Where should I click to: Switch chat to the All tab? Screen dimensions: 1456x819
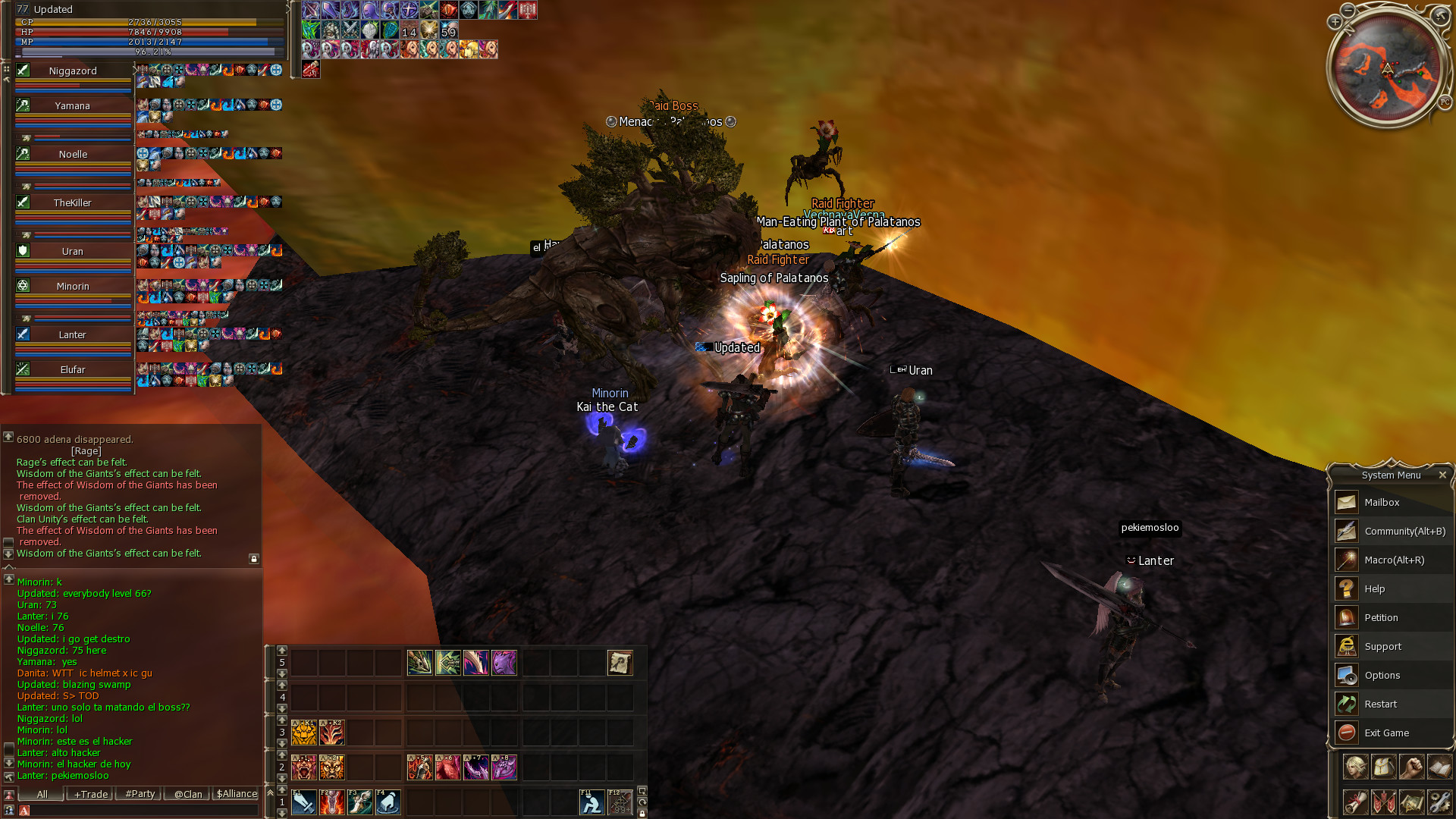[x=42, y=794]
